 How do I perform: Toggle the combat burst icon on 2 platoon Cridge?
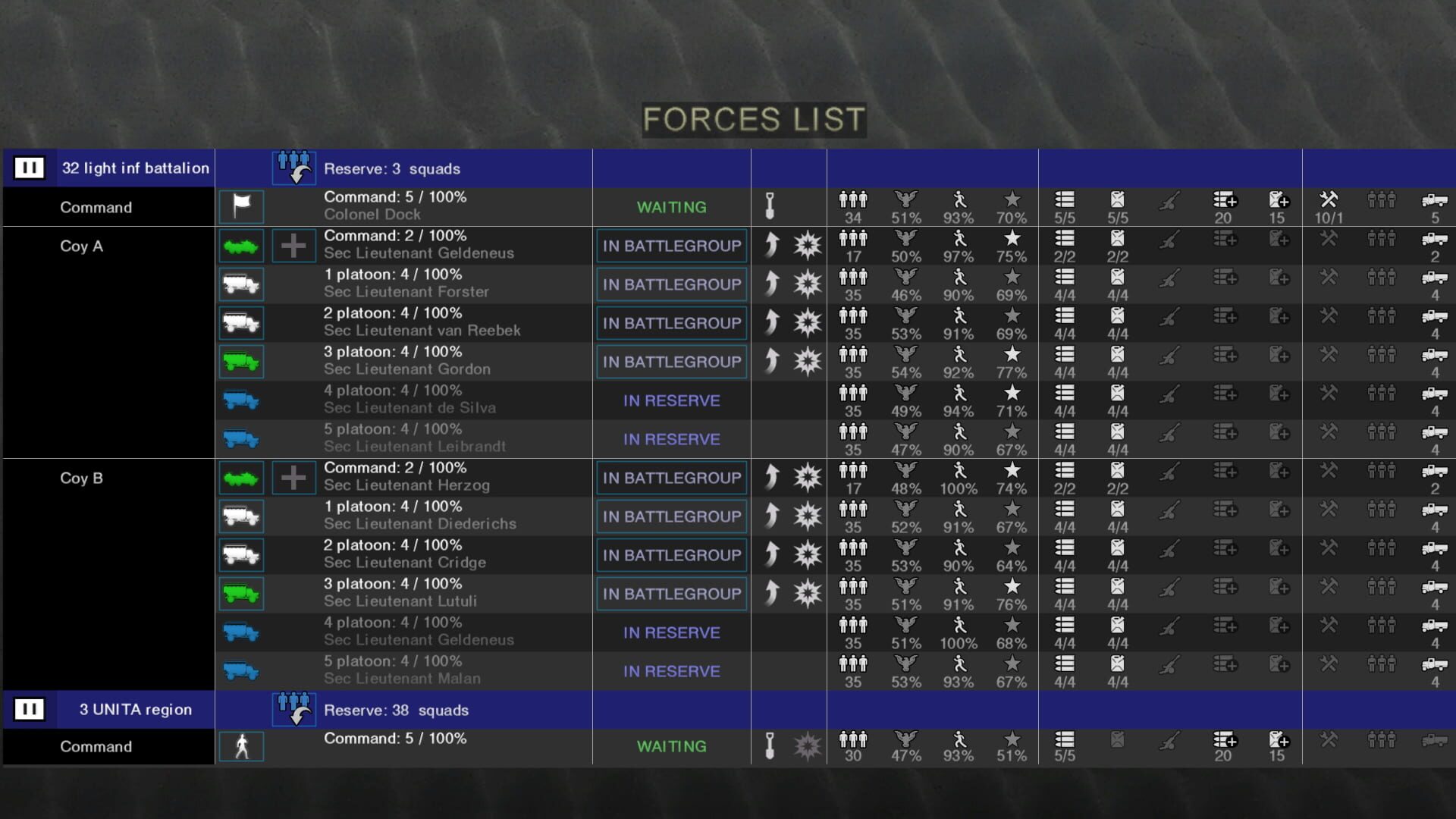tap(806, 554)
